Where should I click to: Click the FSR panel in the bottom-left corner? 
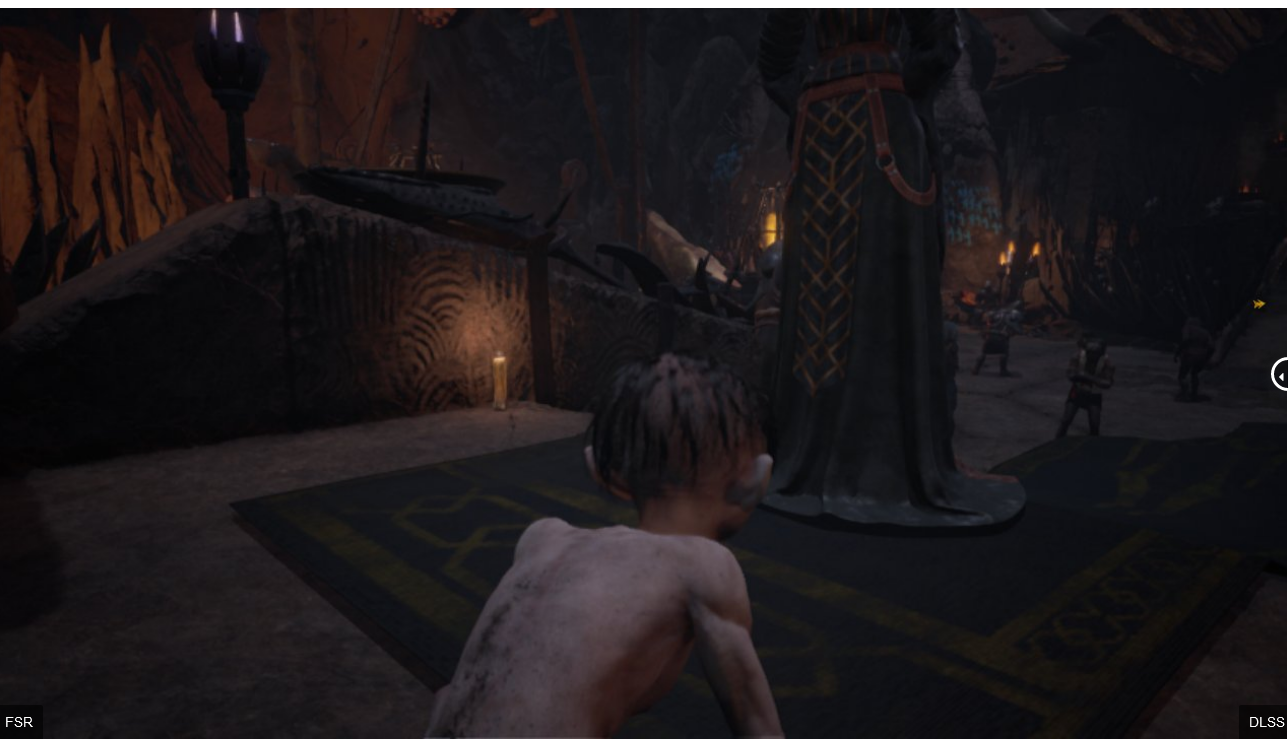(x=19, y=722)
